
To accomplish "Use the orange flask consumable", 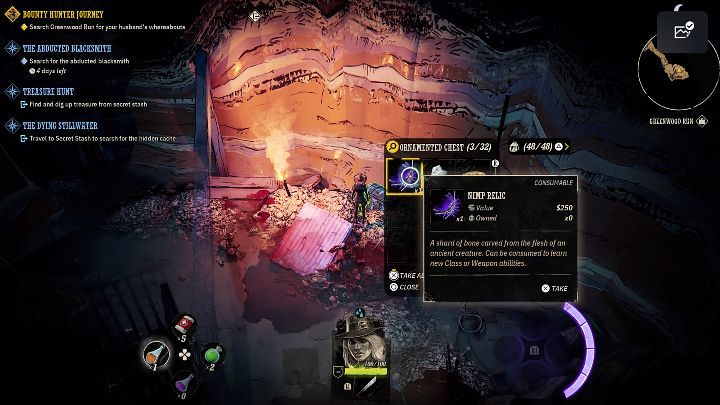I will 154,353.
